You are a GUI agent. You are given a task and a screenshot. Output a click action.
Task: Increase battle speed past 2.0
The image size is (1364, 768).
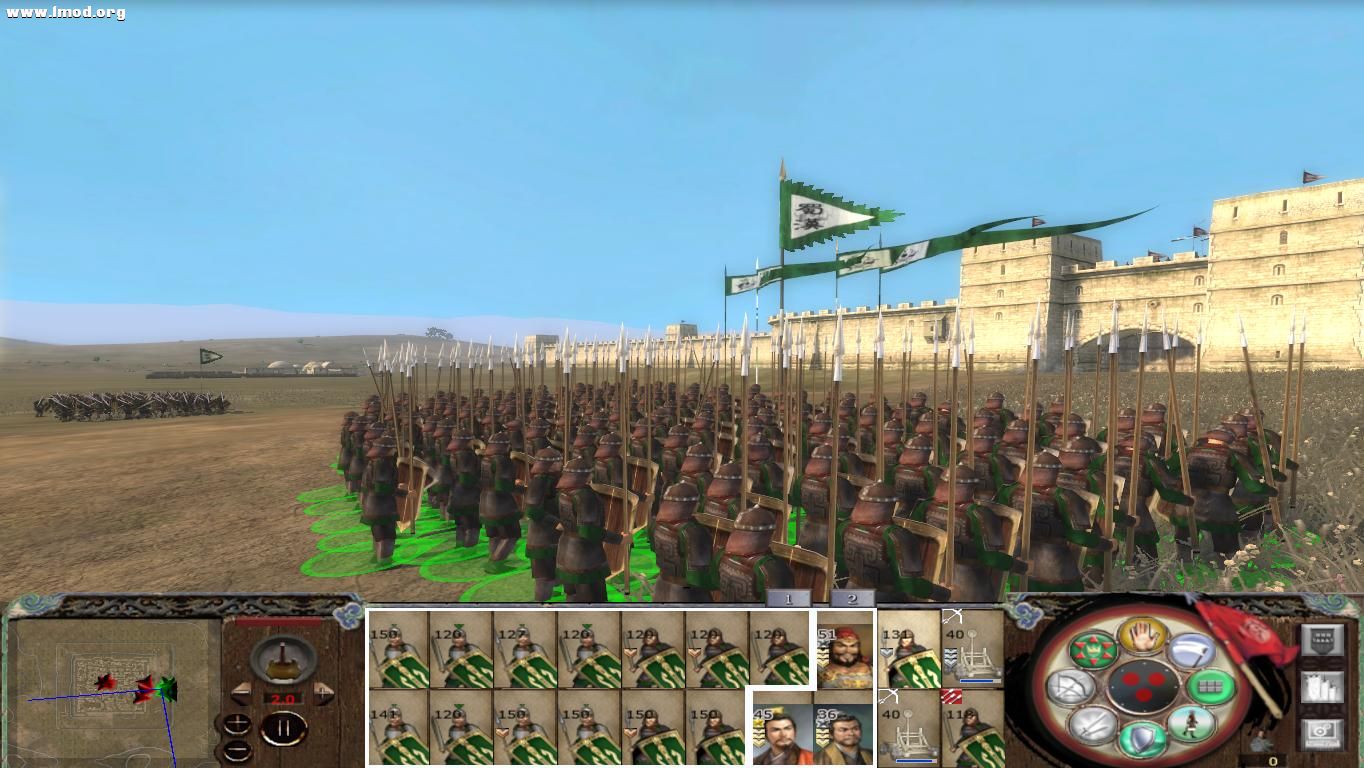point(322,693)
